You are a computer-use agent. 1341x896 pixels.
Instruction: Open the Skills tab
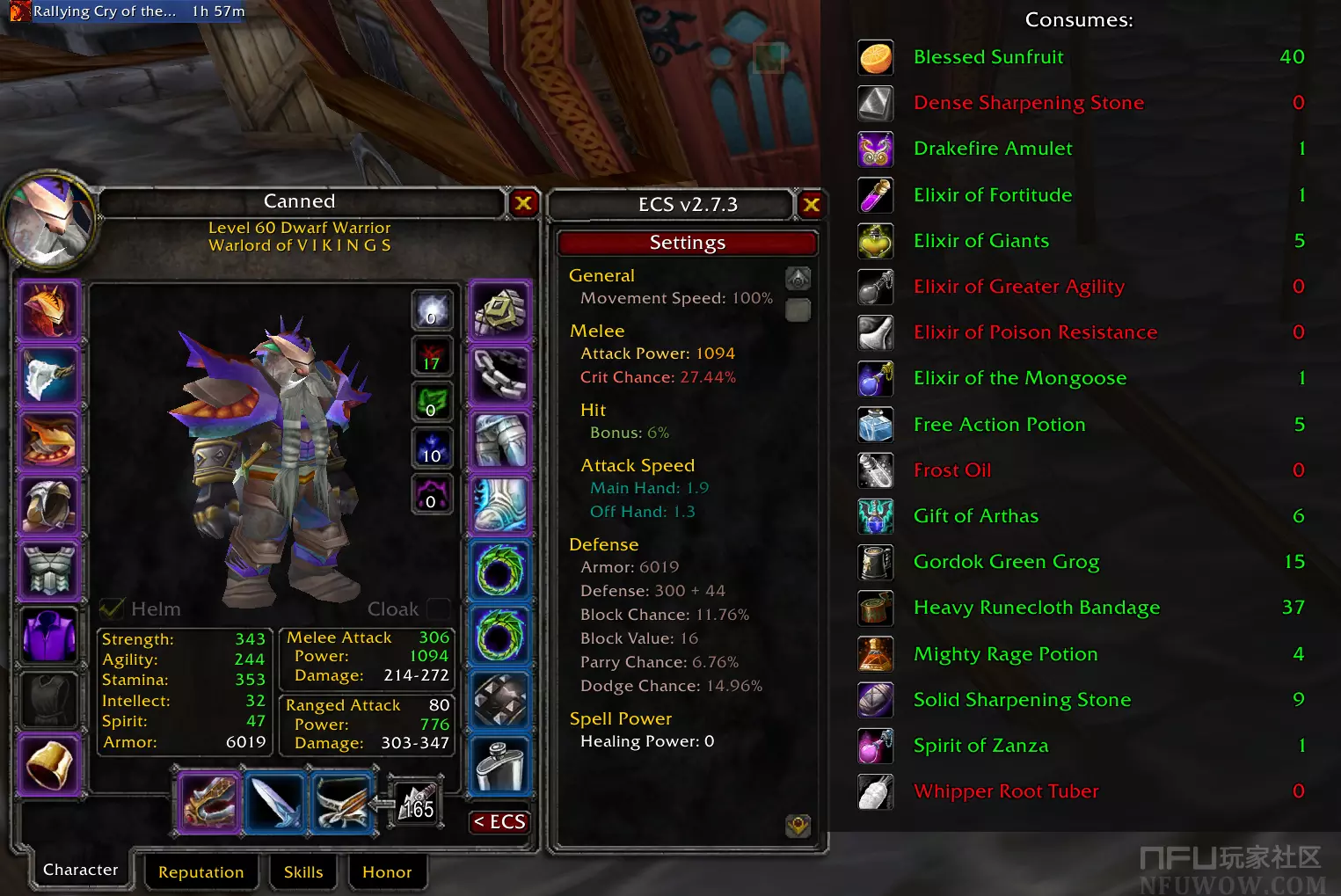point(303,871)
